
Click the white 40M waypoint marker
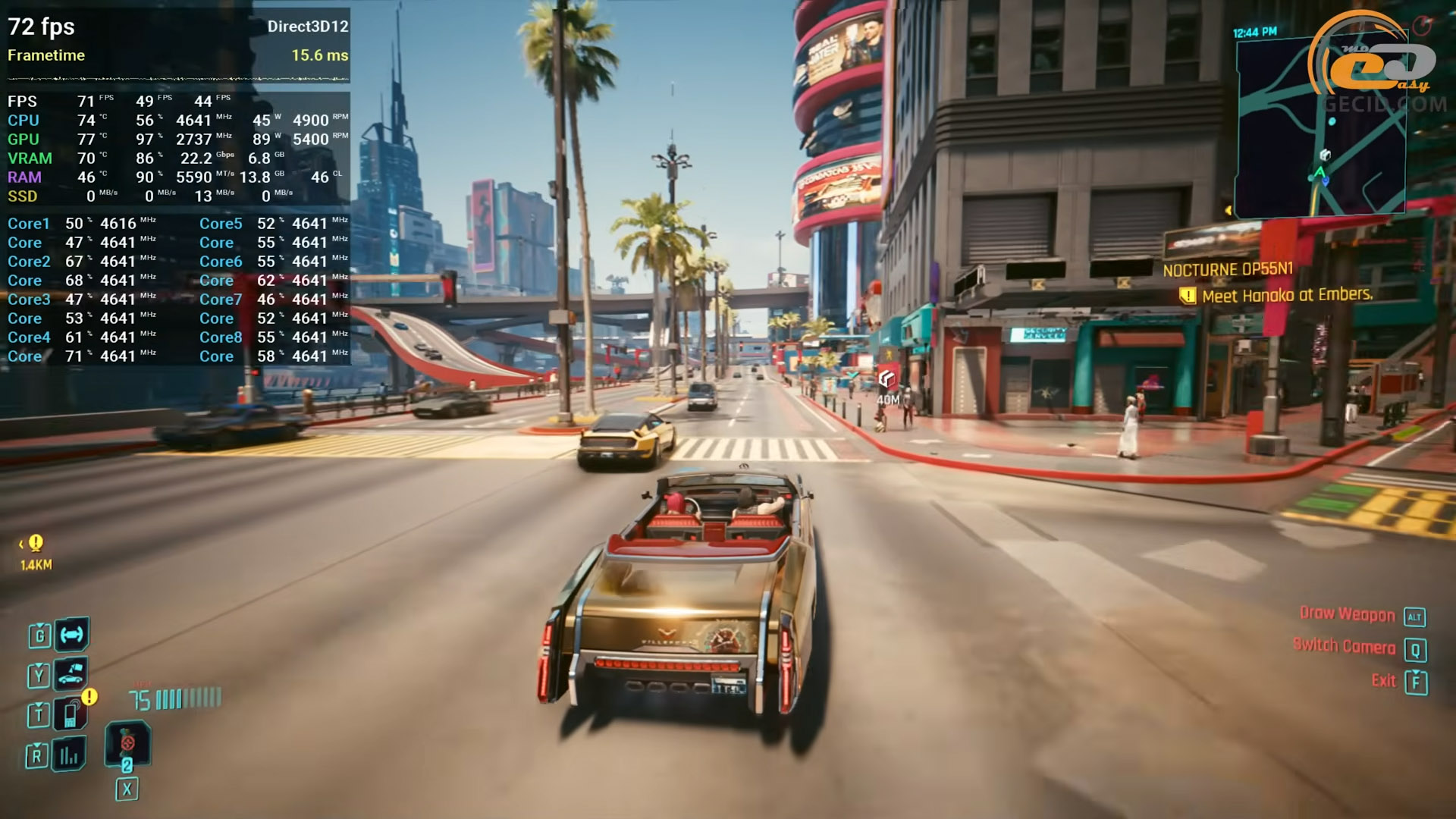tap(886, 378)
